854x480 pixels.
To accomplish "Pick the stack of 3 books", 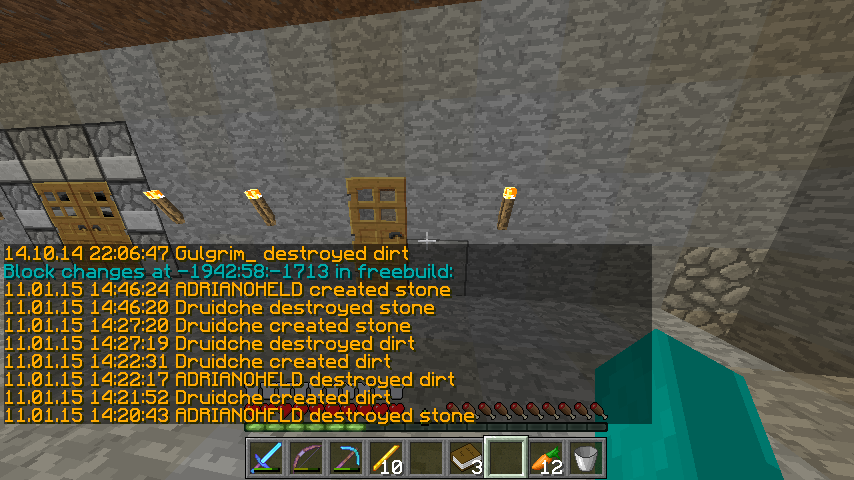I will pyautogui.click(x=465, y=458).
